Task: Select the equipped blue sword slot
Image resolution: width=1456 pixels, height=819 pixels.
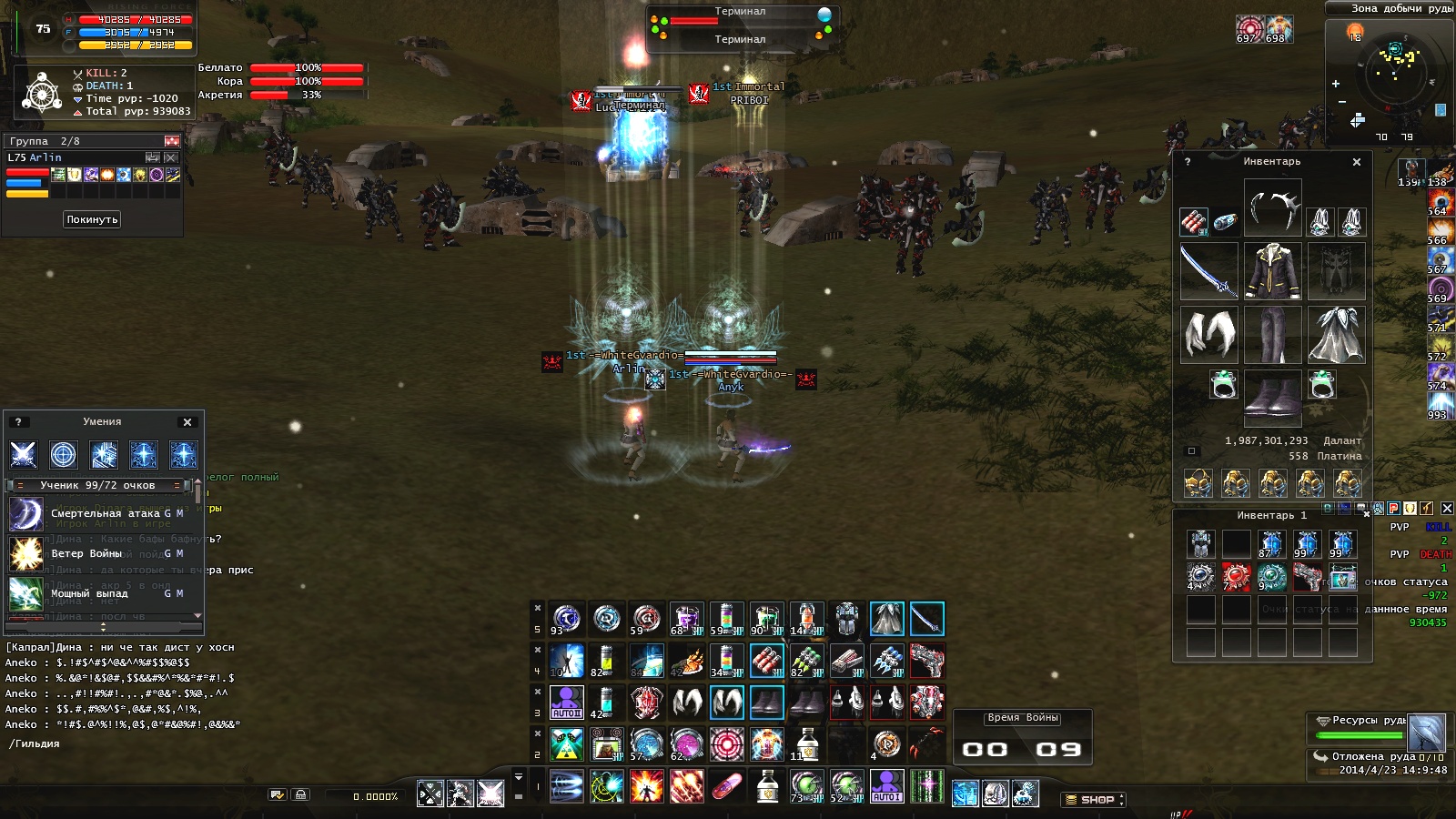Action: coord(1208,271)
